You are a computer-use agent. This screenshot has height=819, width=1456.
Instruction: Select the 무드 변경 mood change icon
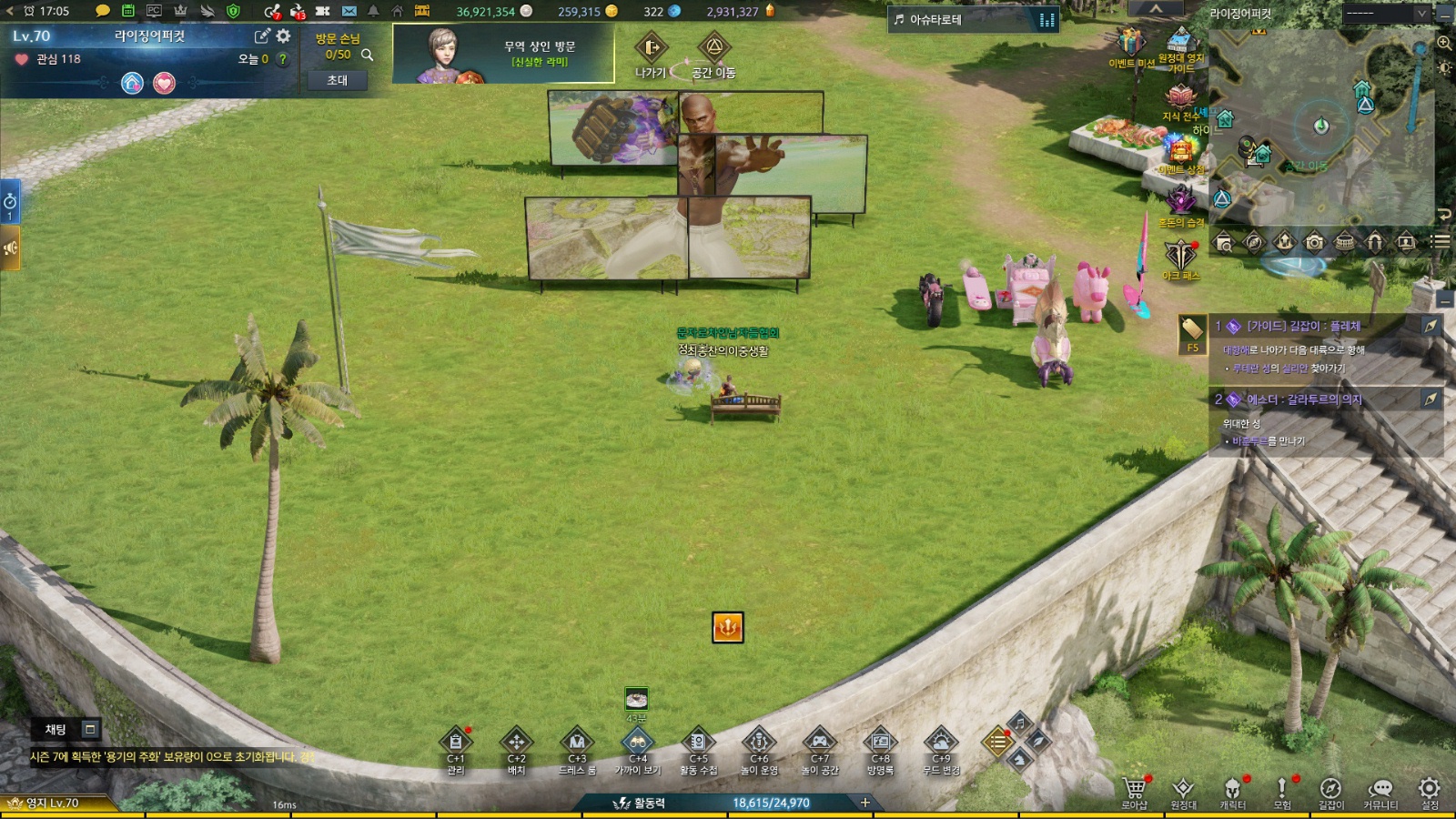pyautogui.click(x=940, y=743)
